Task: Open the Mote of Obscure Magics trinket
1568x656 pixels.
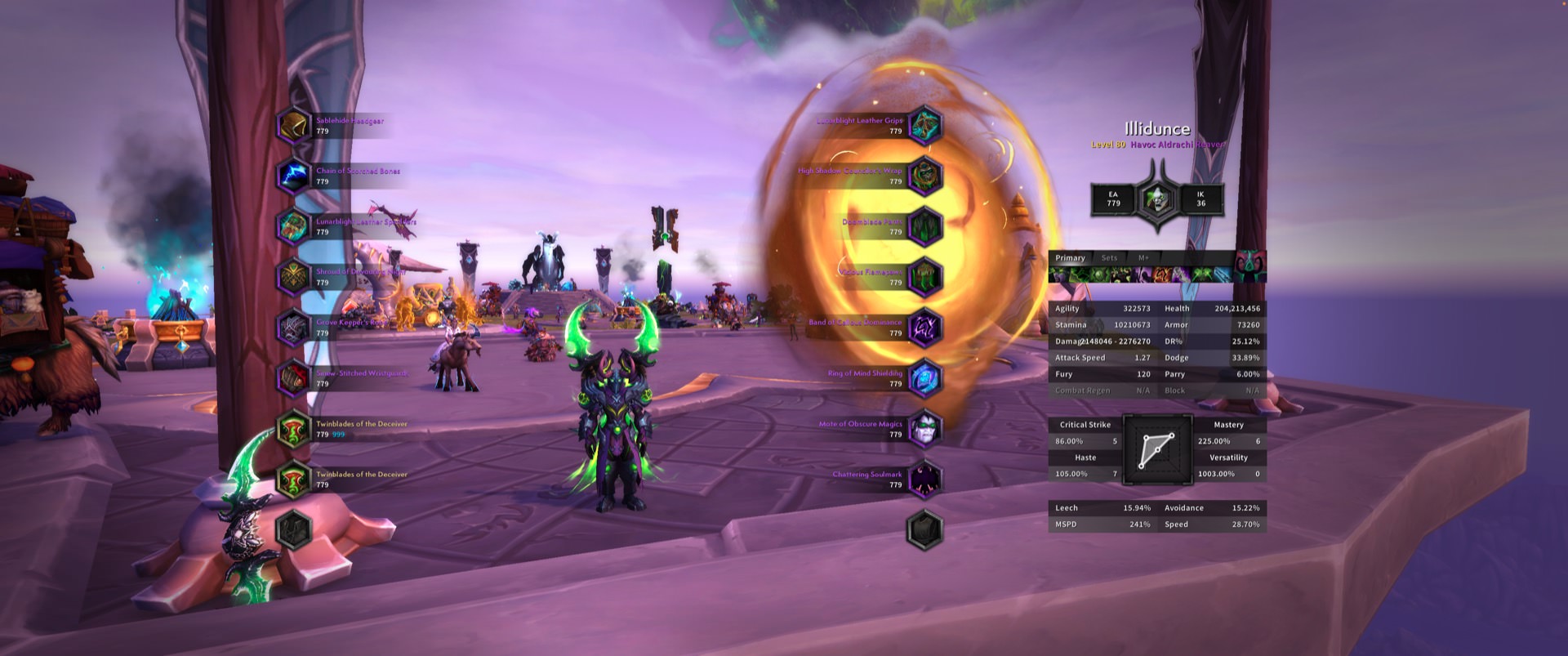Action: [x=924, y=429]
